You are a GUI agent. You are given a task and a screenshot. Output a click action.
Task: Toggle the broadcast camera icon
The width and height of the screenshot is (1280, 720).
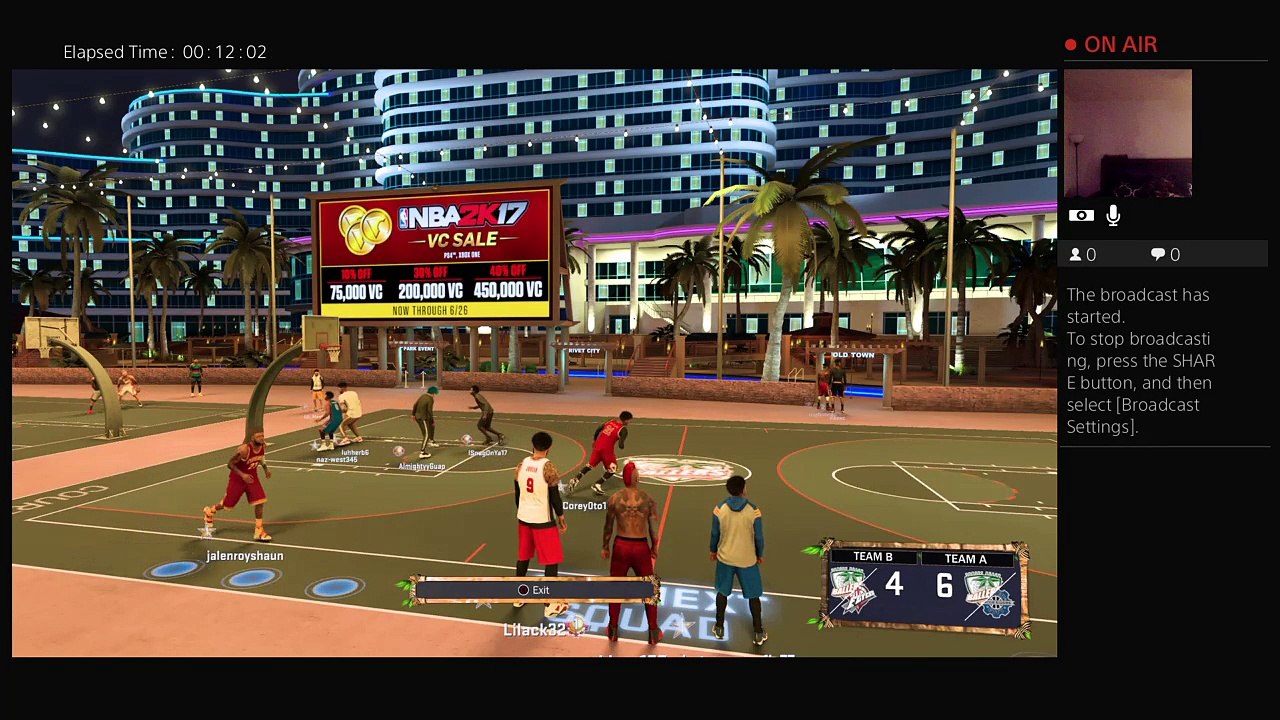1080,215
